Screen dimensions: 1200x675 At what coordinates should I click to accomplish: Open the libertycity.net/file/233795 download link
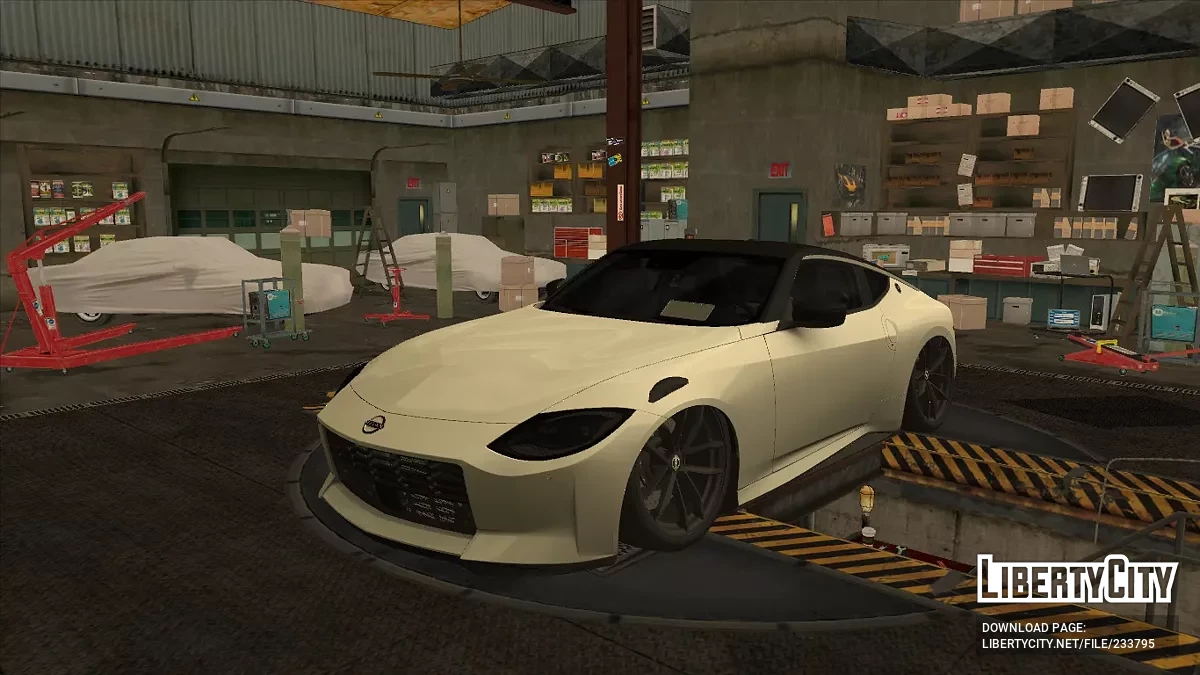coord(1068,645)
